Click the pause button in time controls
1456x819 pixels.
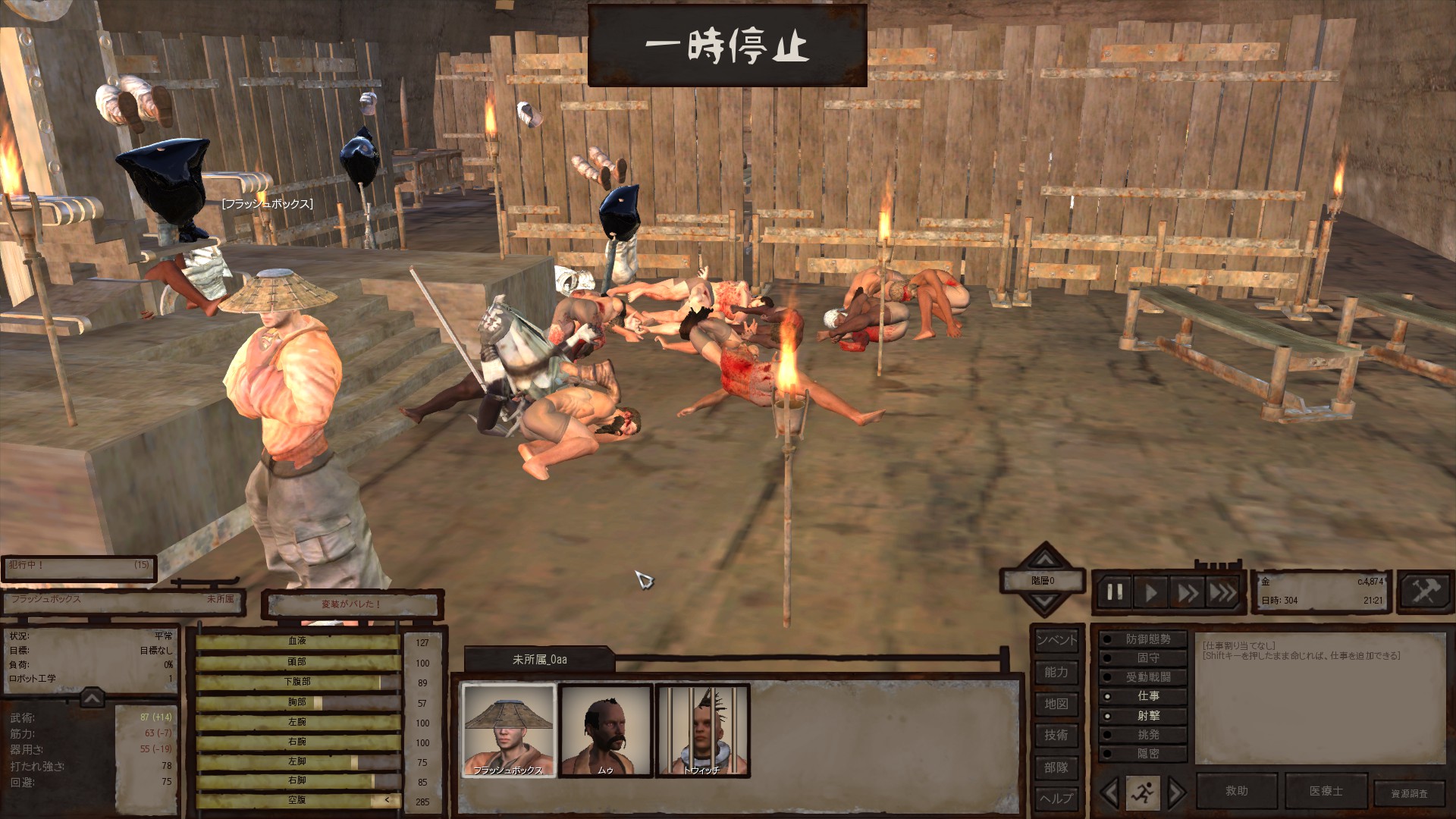click(1115, 592)
